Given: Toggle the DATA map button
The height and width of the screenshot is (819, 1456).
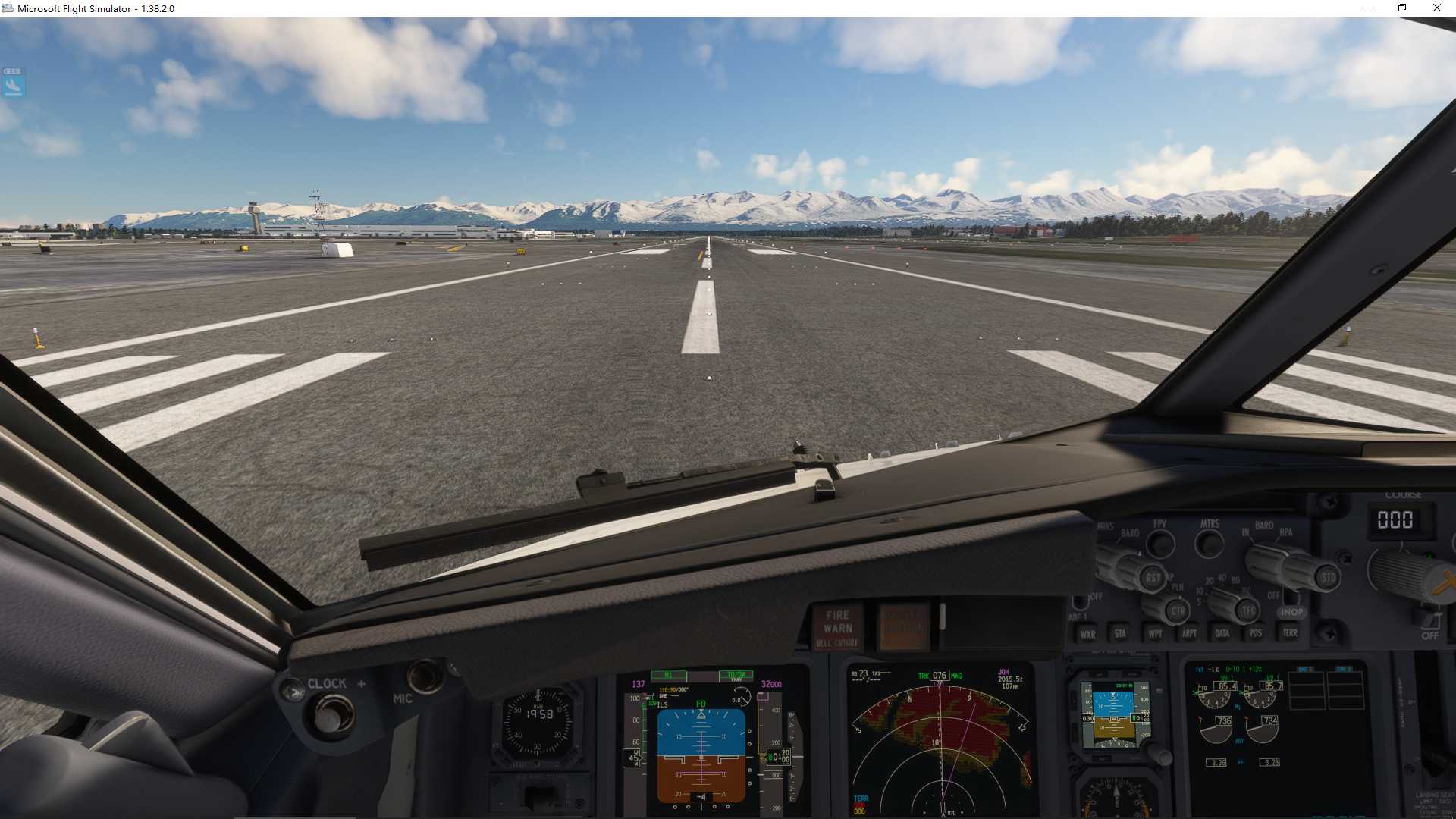Looking at the screenshot, I should pos(1222,633).
